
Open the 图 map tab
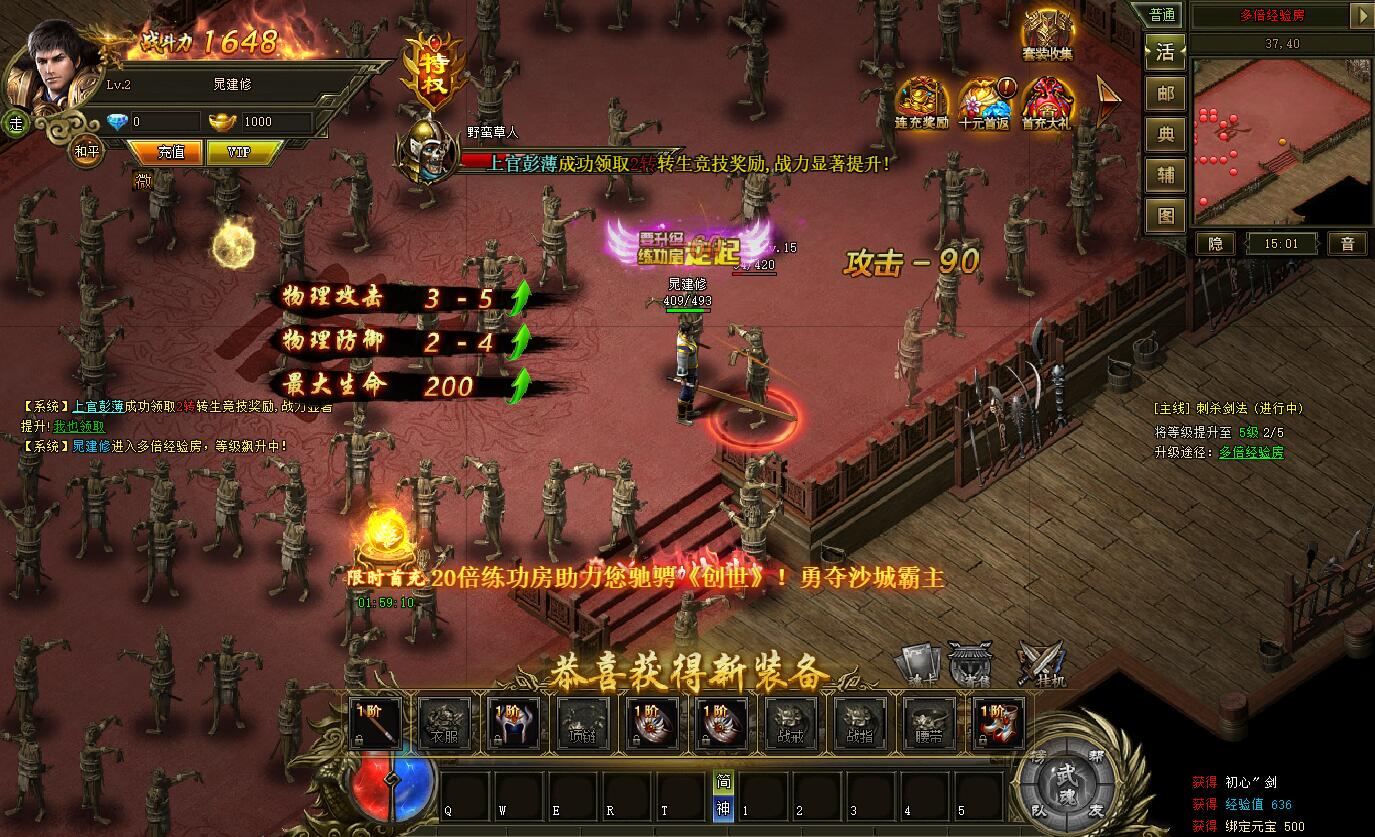coord(1165,214)
